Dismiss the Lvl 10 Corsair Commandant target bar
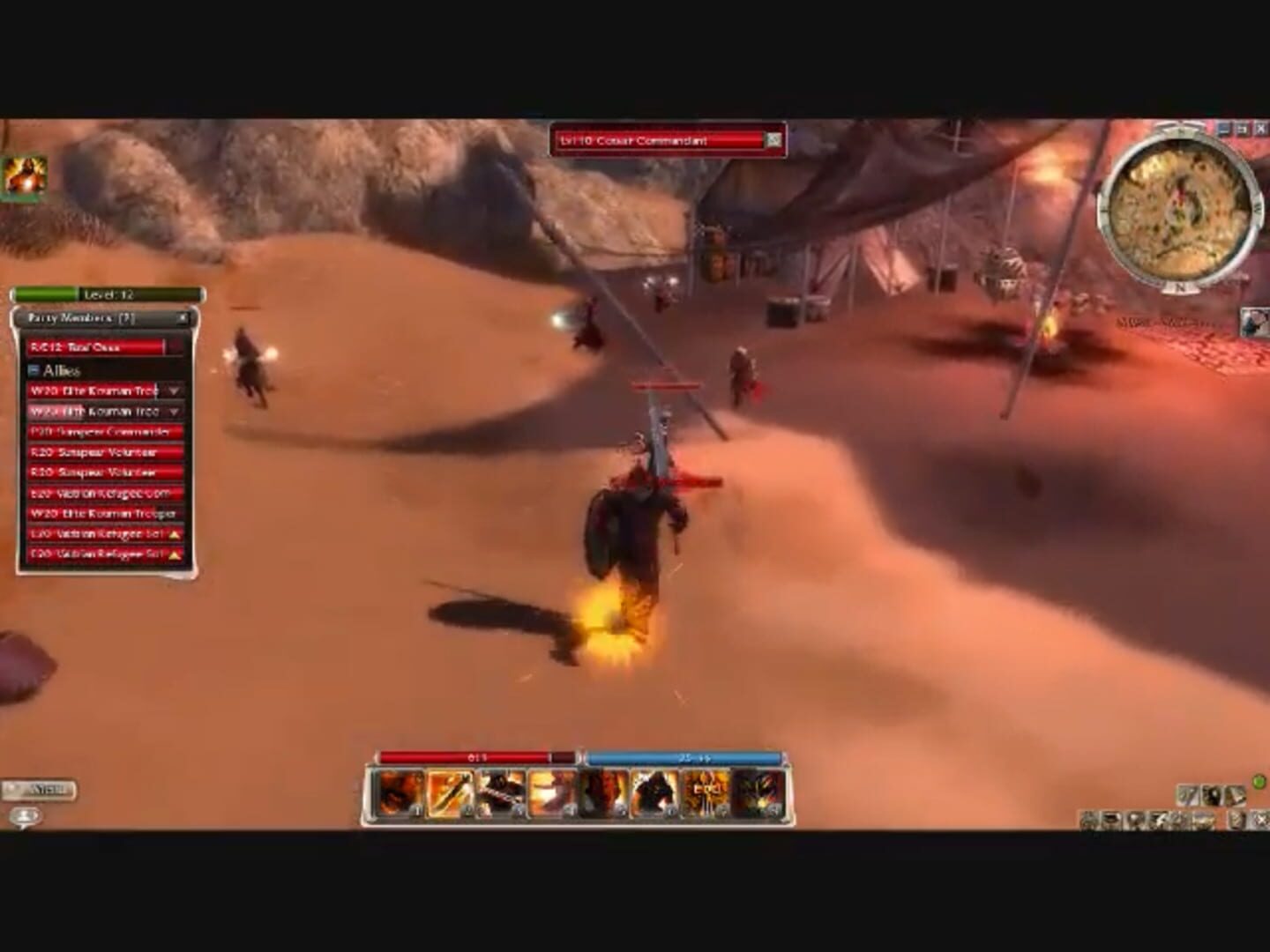This screenshot has width=1270, height=952. [x=772, y=139]
